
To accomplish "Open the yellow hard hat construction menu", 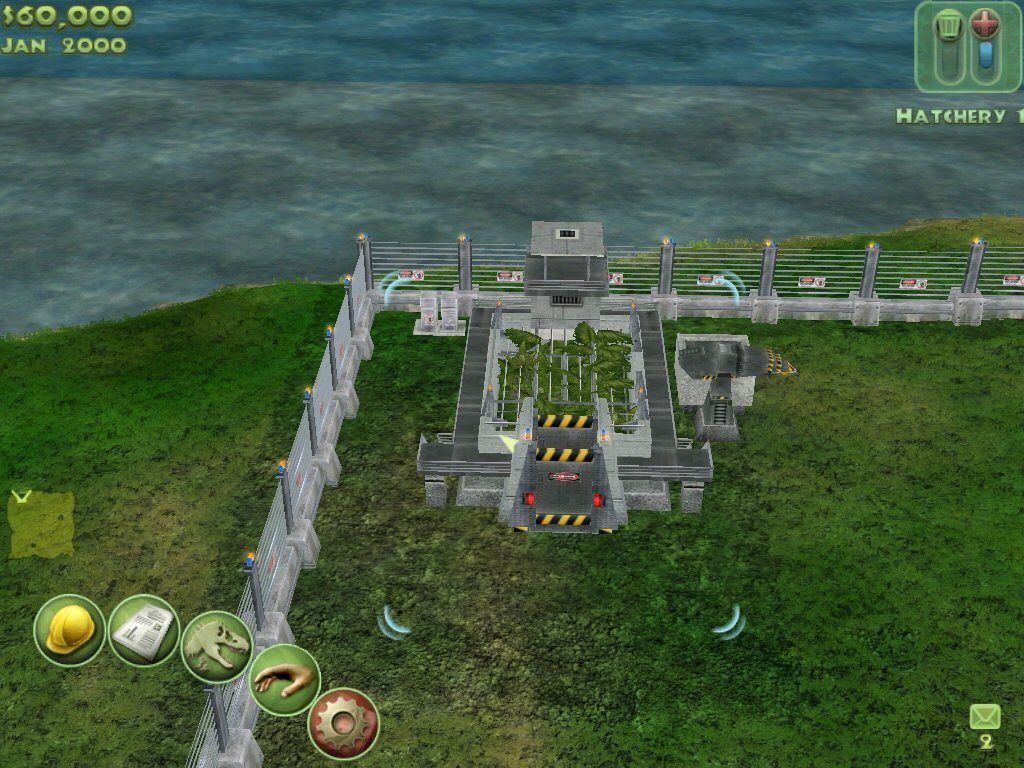I will tap(69, 630).
